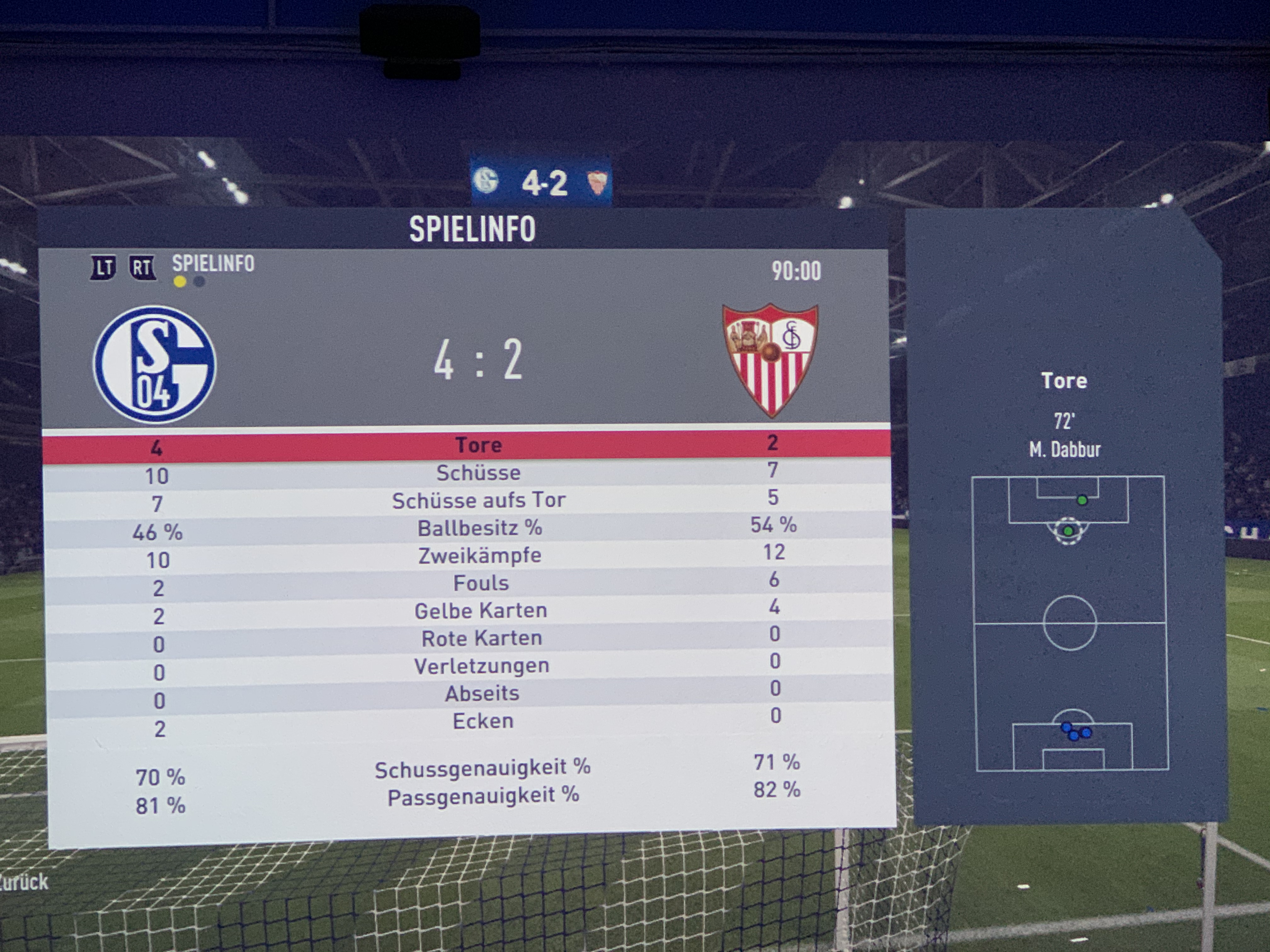The image size is (1270, 952).
Task: Click the circled goal marker on pitch map
Action: (x=1068, y=531)
